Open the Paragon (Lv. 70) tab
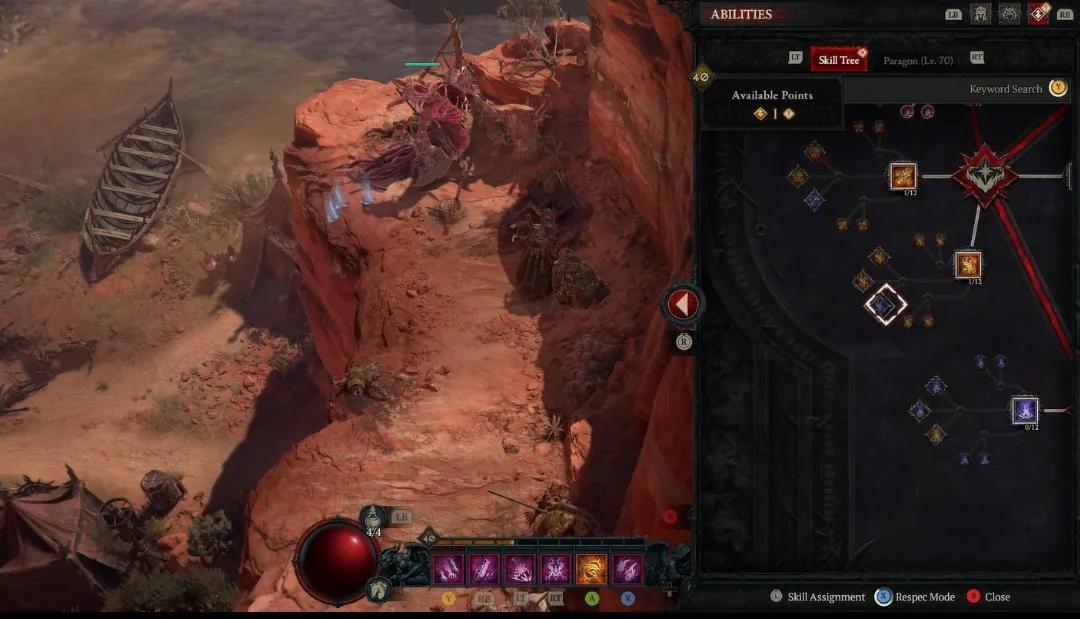Screen dimensions: 1080x619 click(x=917, y=61)
